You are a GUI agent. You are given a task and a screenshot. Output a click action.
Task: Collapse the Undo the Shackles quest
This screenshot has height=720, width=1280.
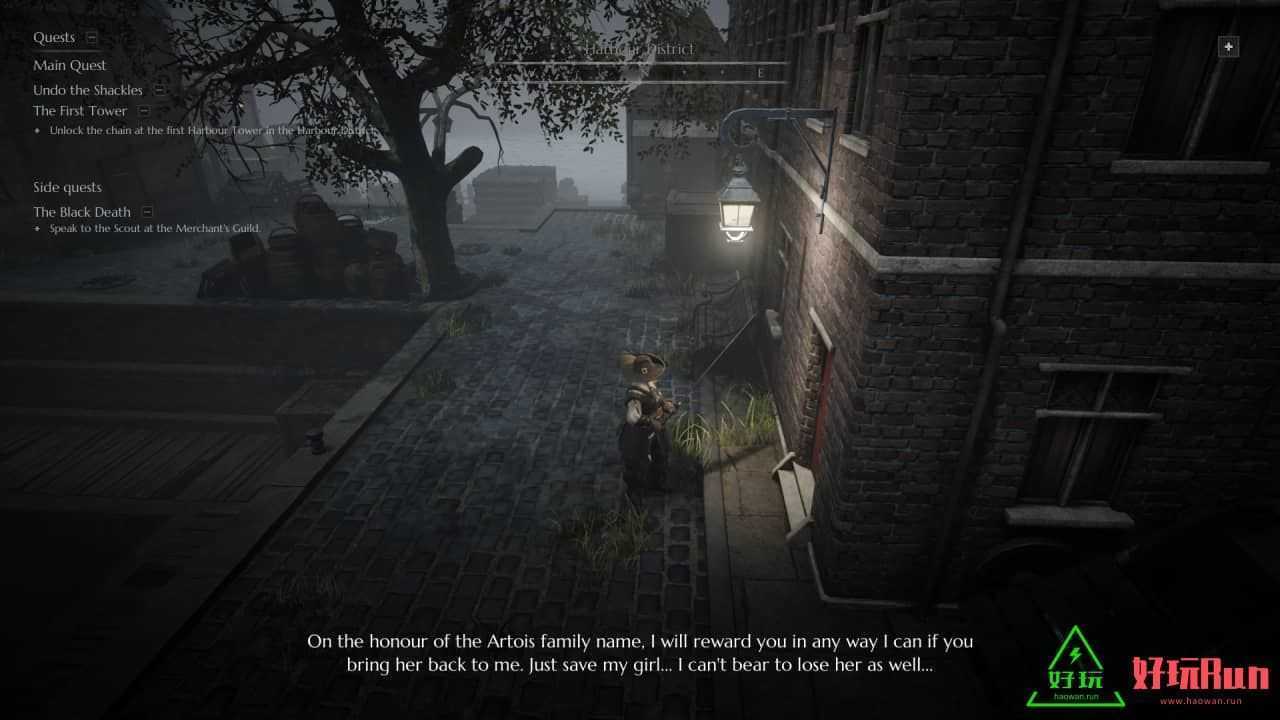click(x=159, y=90)
